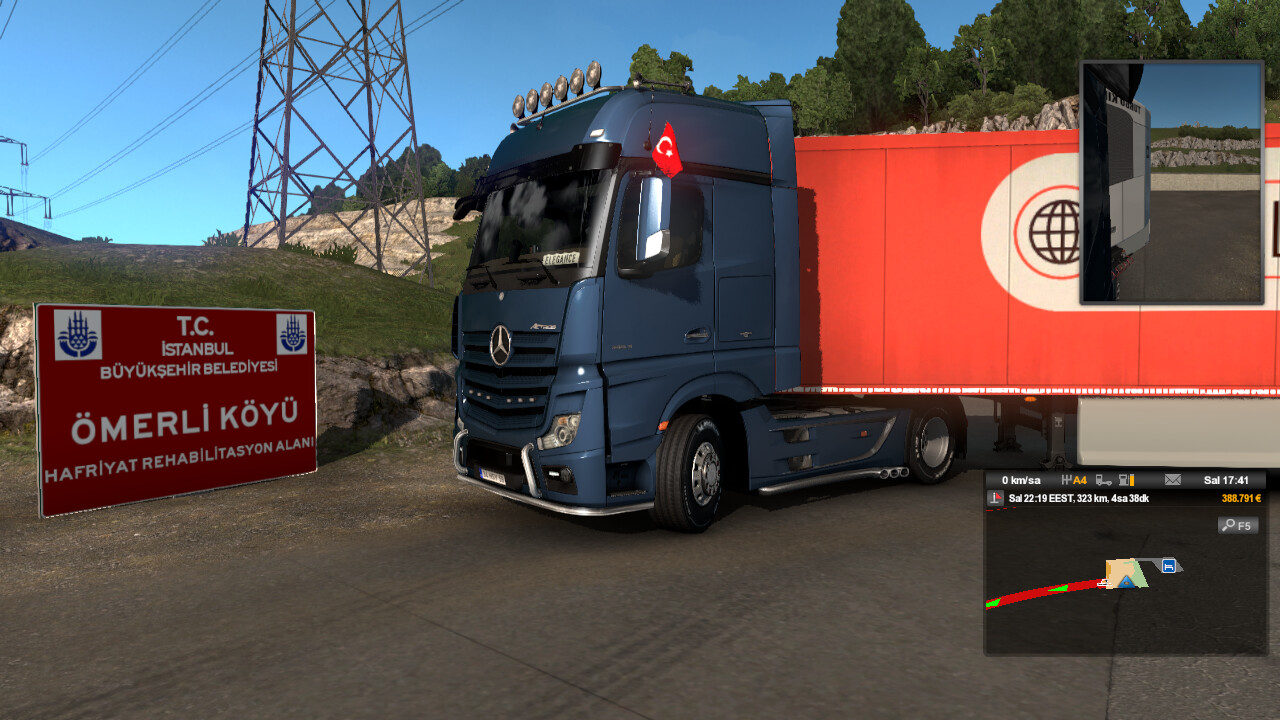Image resolution: width=1280 pixels, height=720 pixels.
Task: Click the red destination flag icon
Action: (x=995, y=498)
